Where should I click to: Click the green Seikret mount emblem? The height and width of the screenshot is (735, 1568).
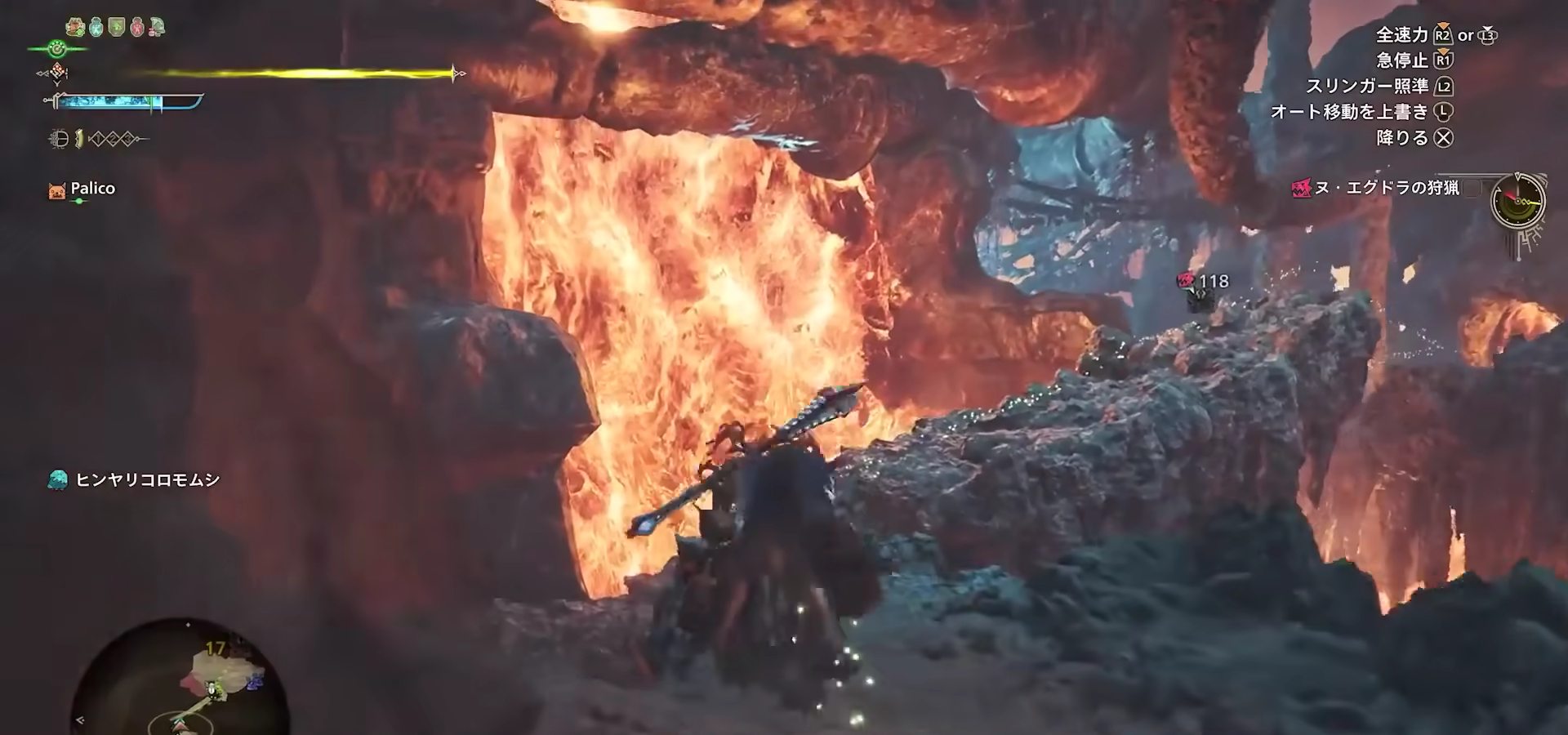point(56,49)
